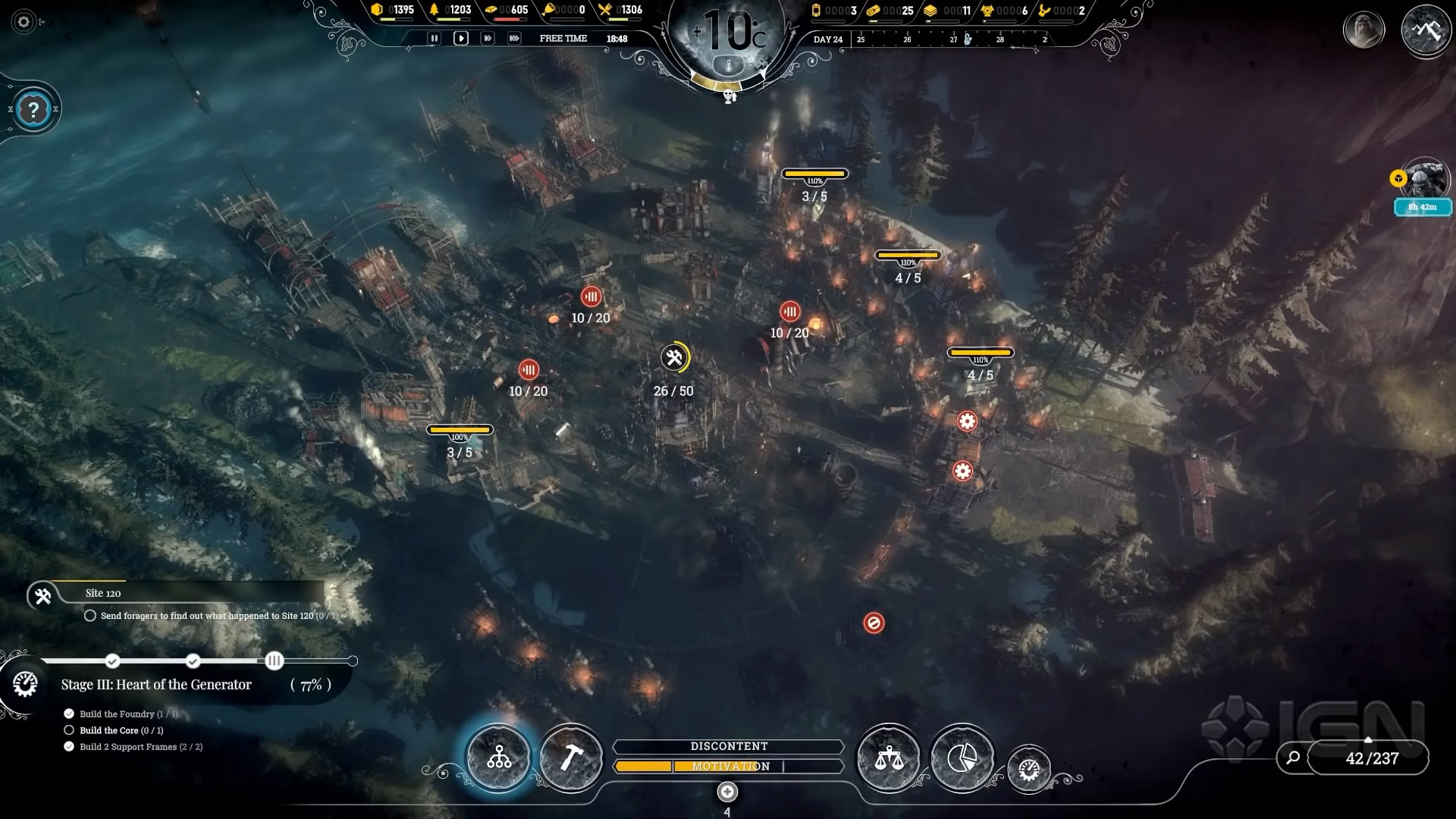1456x819 pixels.
Task: Click the thermometer icon under the temperature
Action: pos(729,67)
